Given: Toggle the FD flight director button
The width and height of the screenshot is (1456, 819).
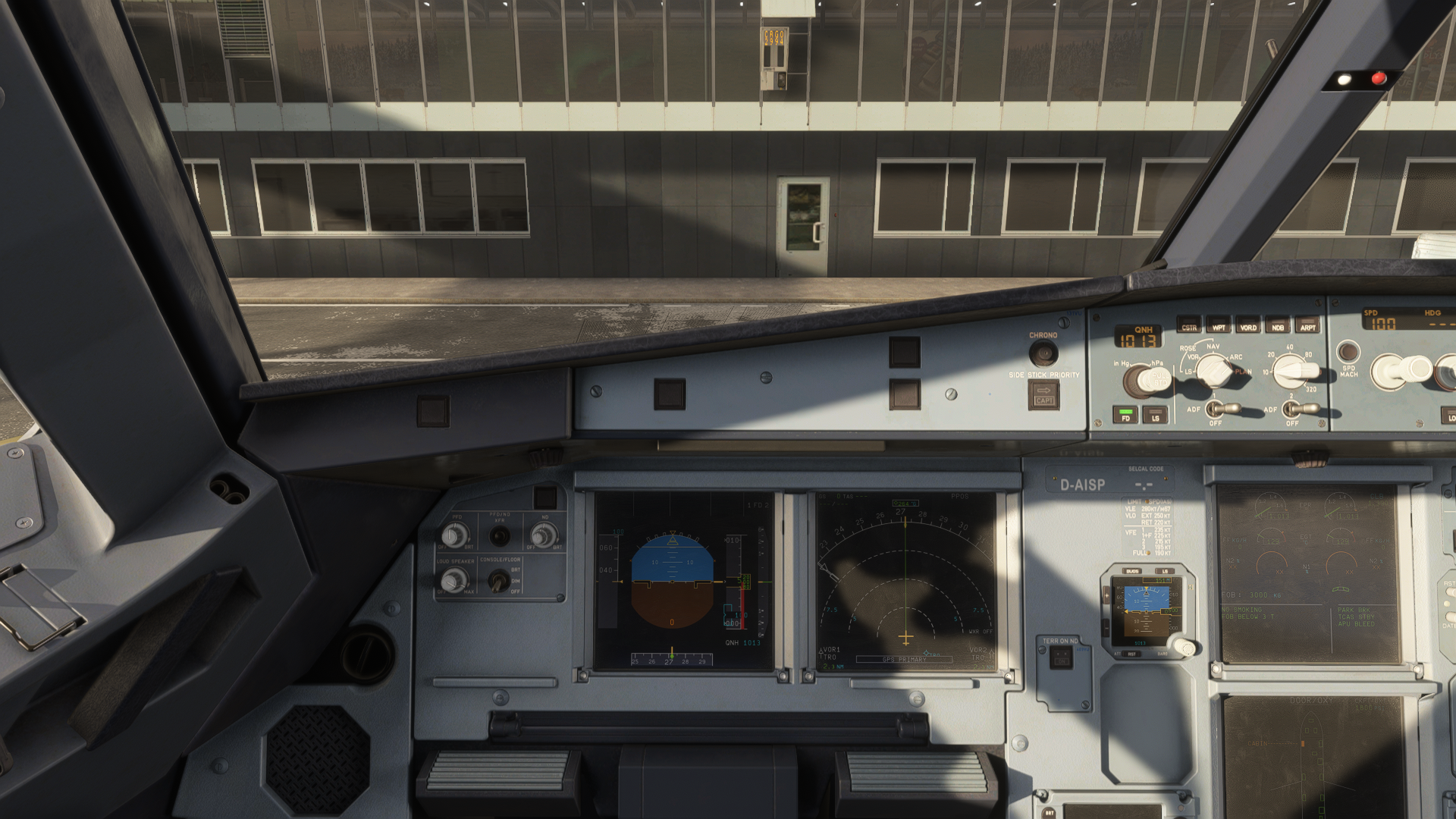Looking at the screenshot, I should pyautogui.click(x=1125, y=416).
